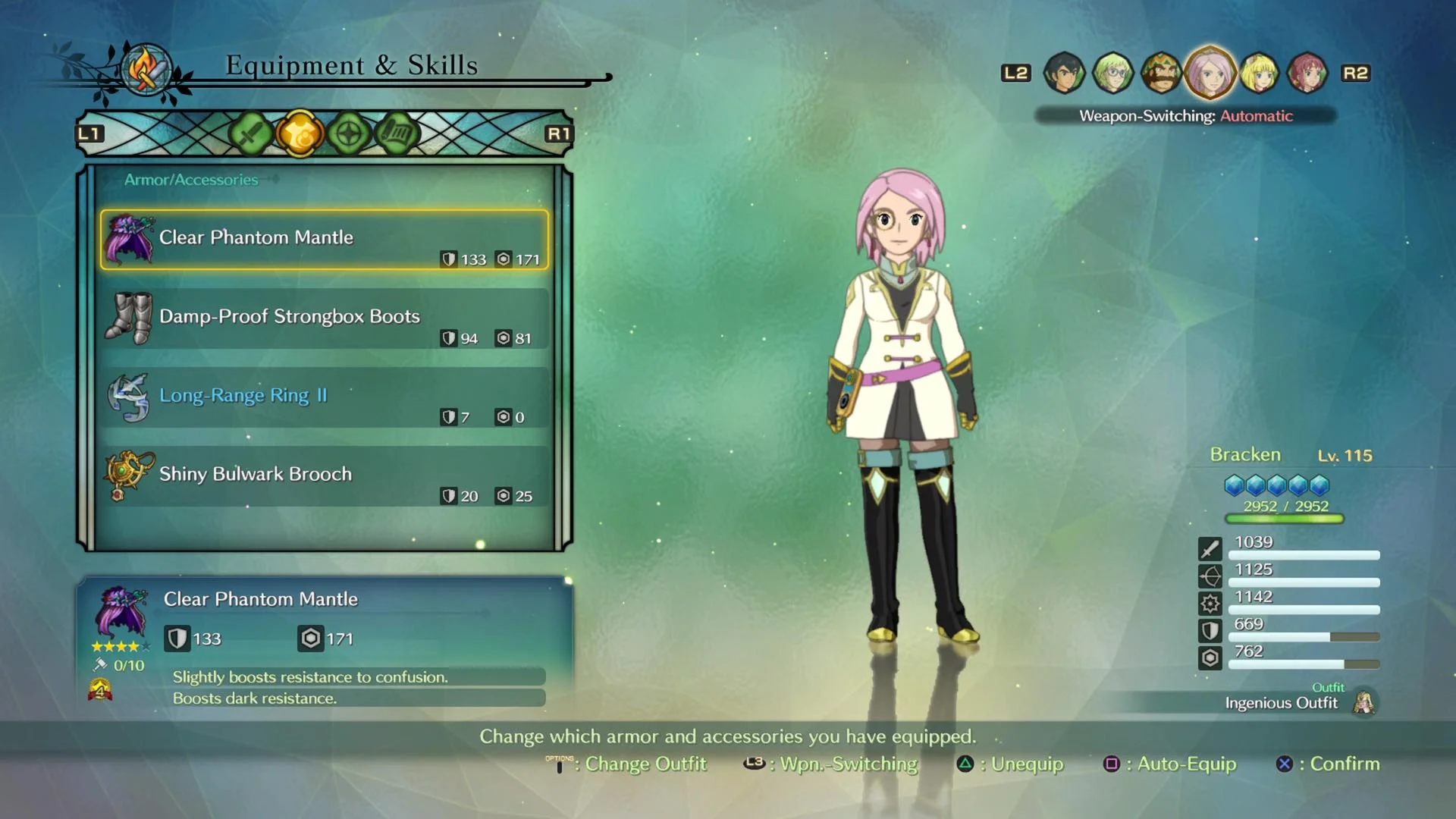Select the red-haired character portrait

(x=1307, y=73)
